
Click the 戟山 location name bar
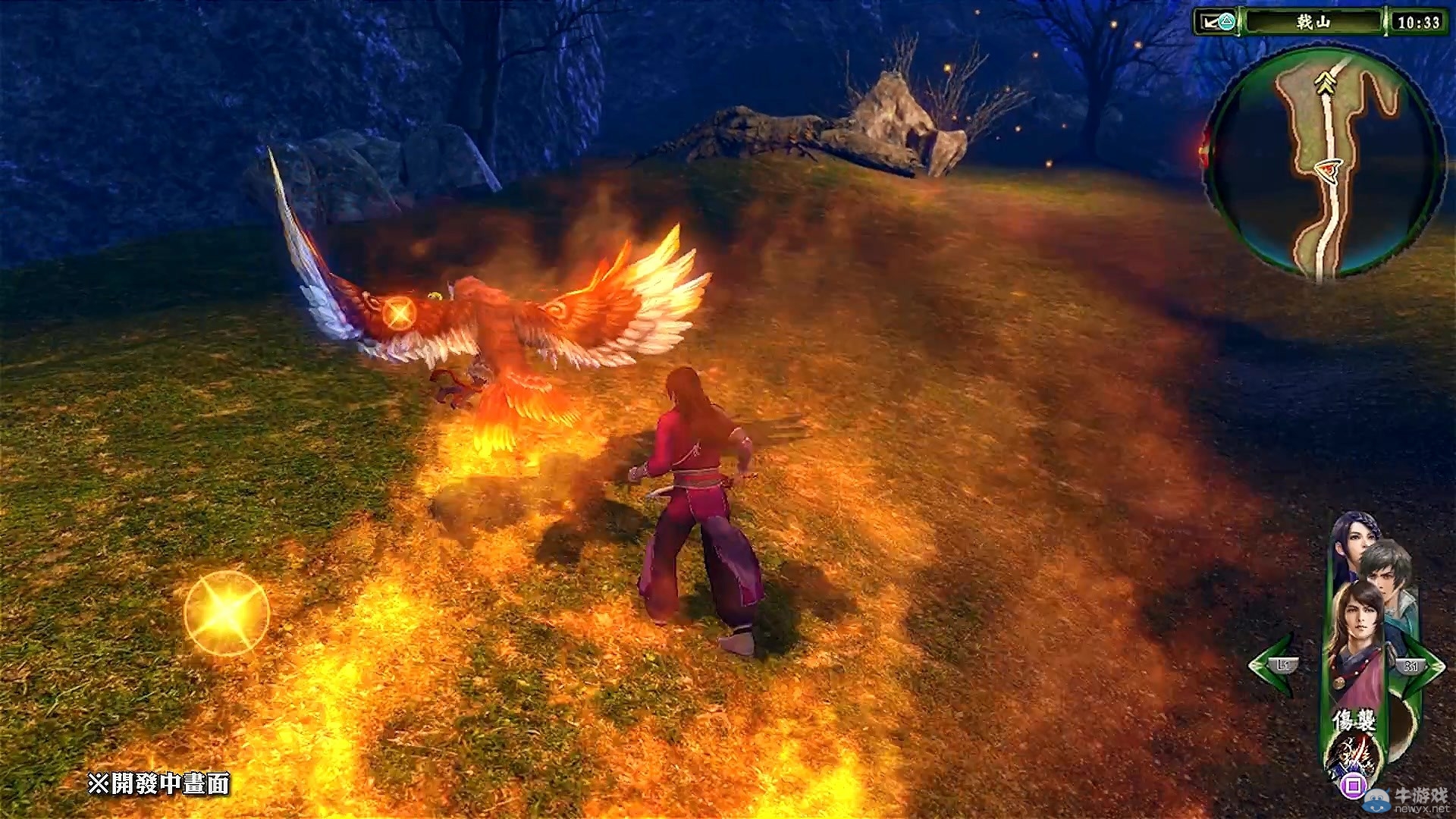[x=1313, y=22]
